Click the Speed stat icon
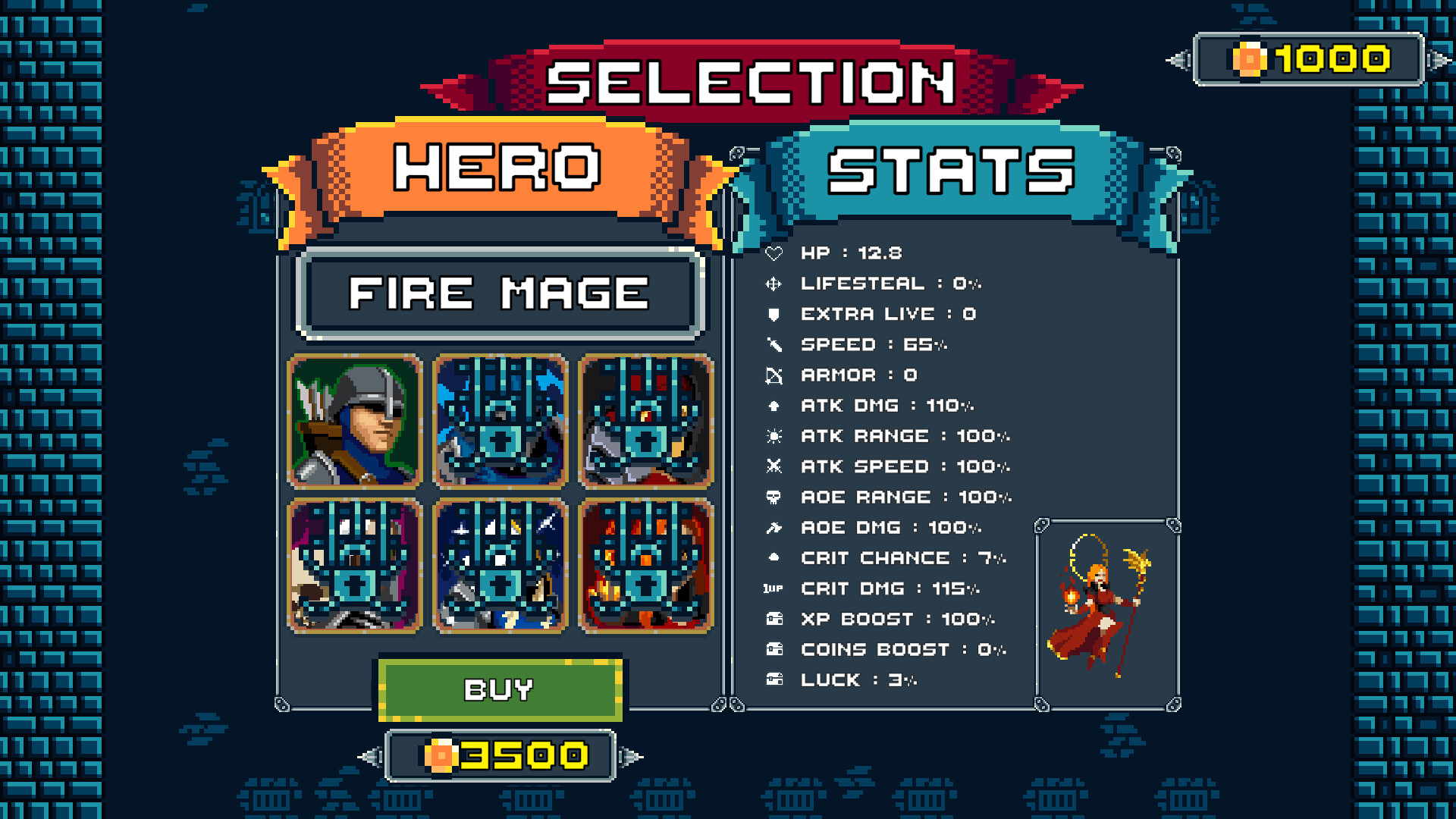Image resolution: width=1456 pixels, height=819 pixels. 775,344
